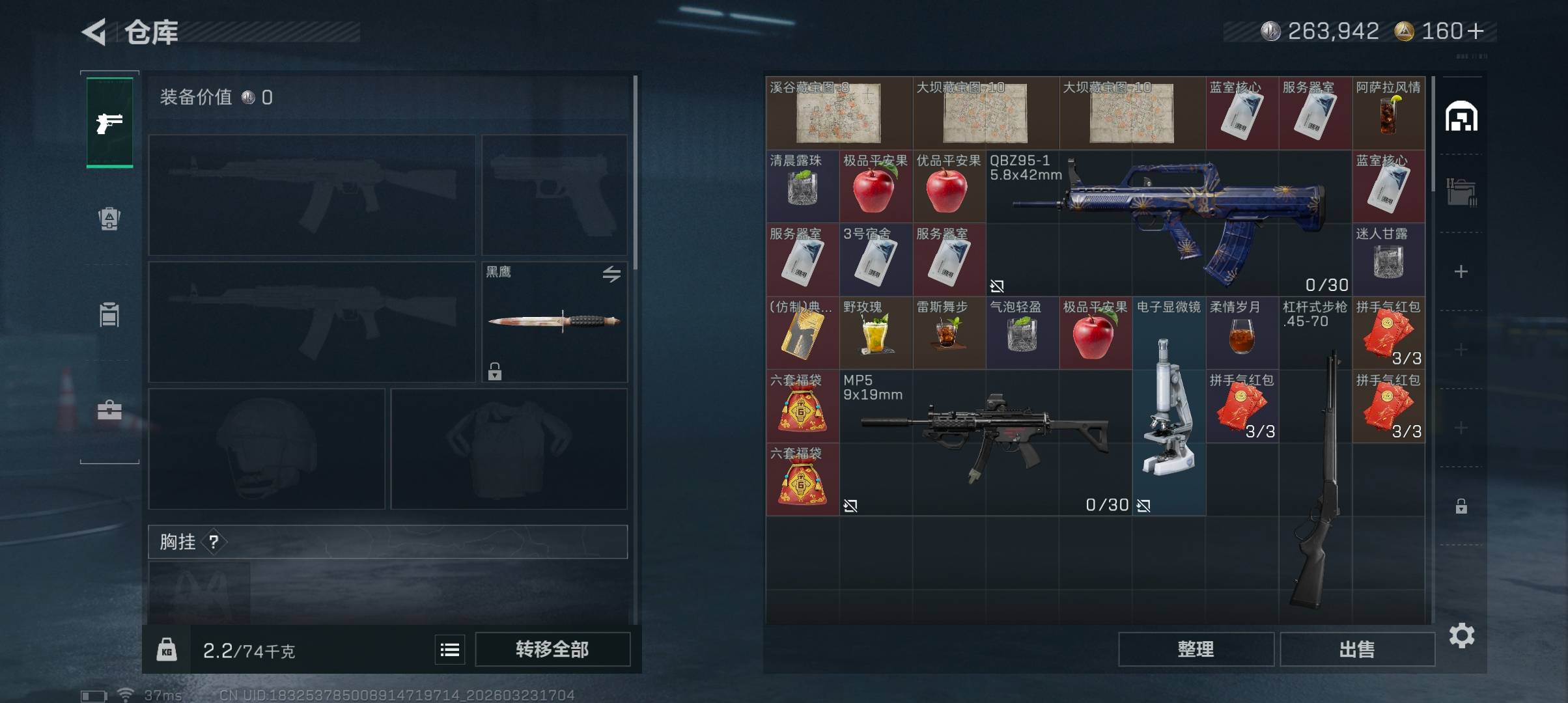Open the 出售 sell option
This screenshot has height=703, width=1568.
click(x=1357, y=649)
